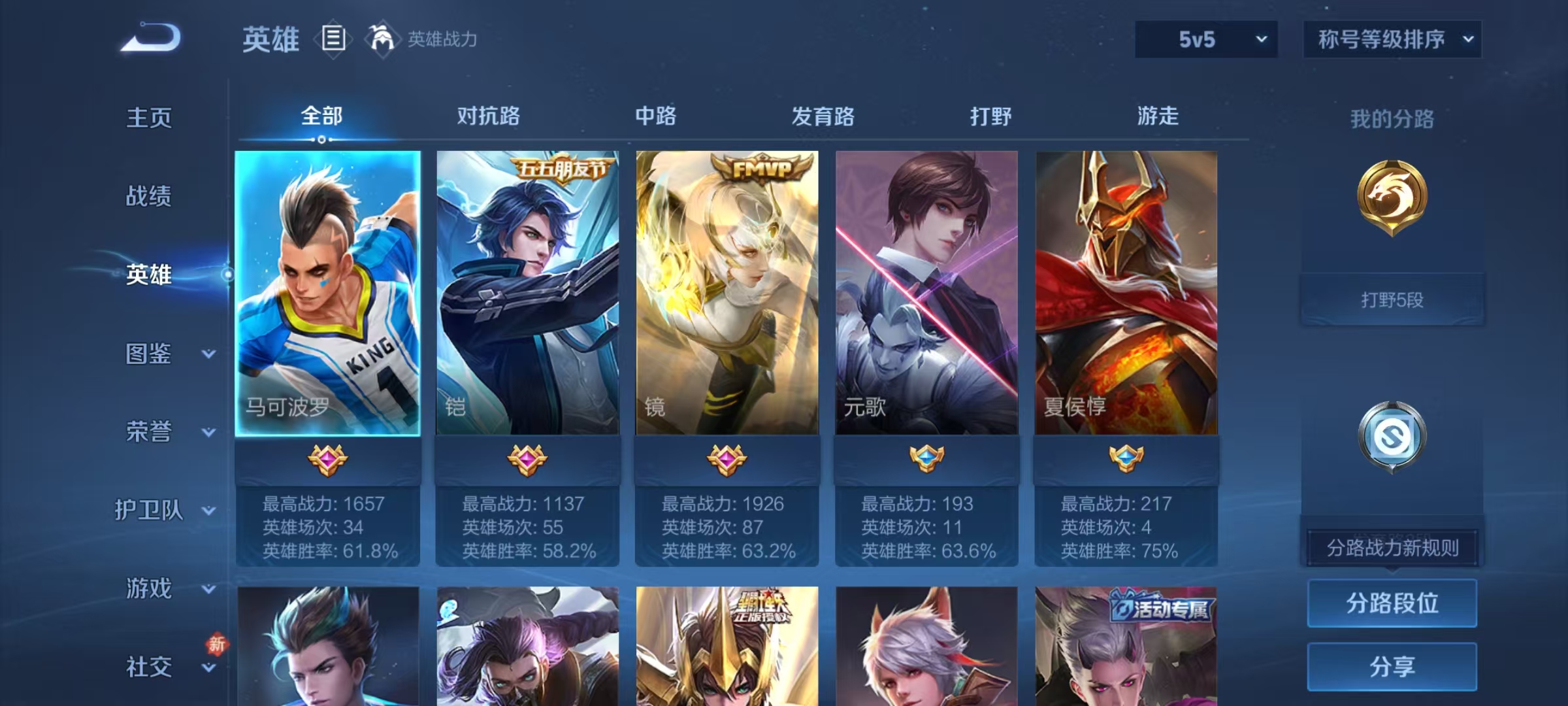
Task: Open the 称号等级排序 sorting dropdown
Action: click(1392, 39)
